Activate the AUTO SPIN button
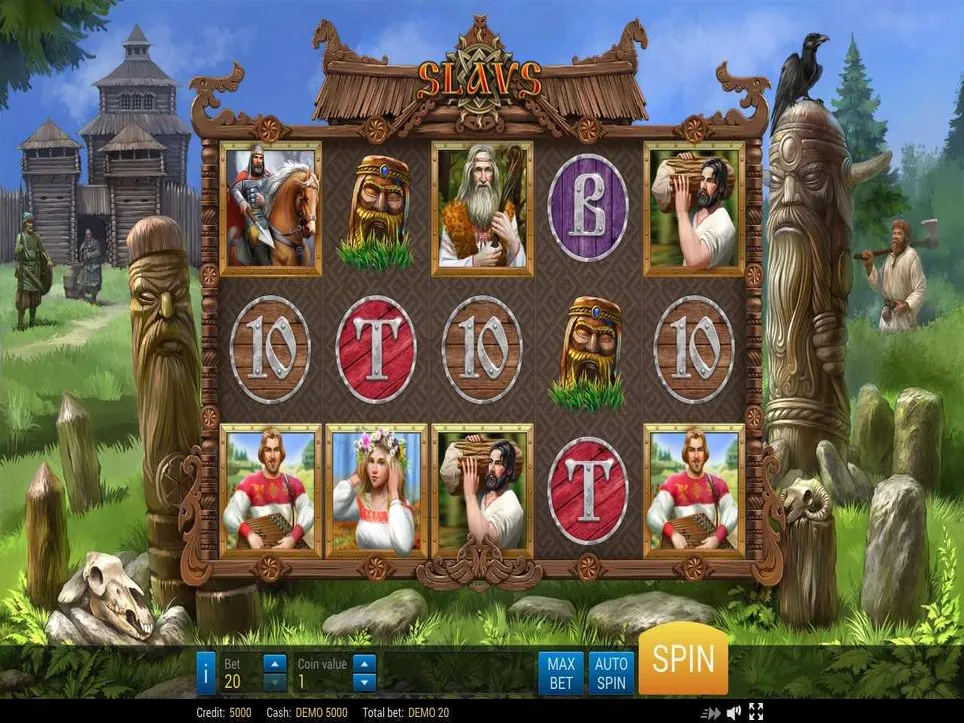Viewport: 964px width, 723px height. coord(611,672)
